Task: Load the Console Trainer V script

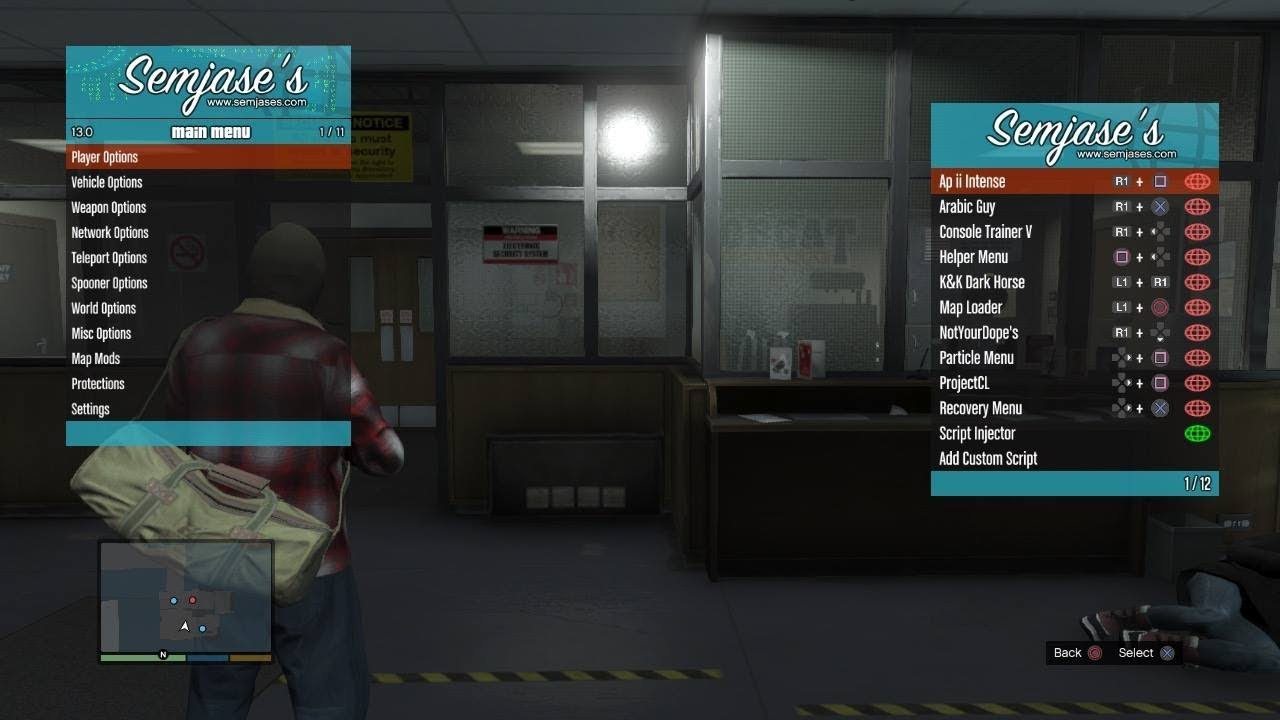Action: 985,232
